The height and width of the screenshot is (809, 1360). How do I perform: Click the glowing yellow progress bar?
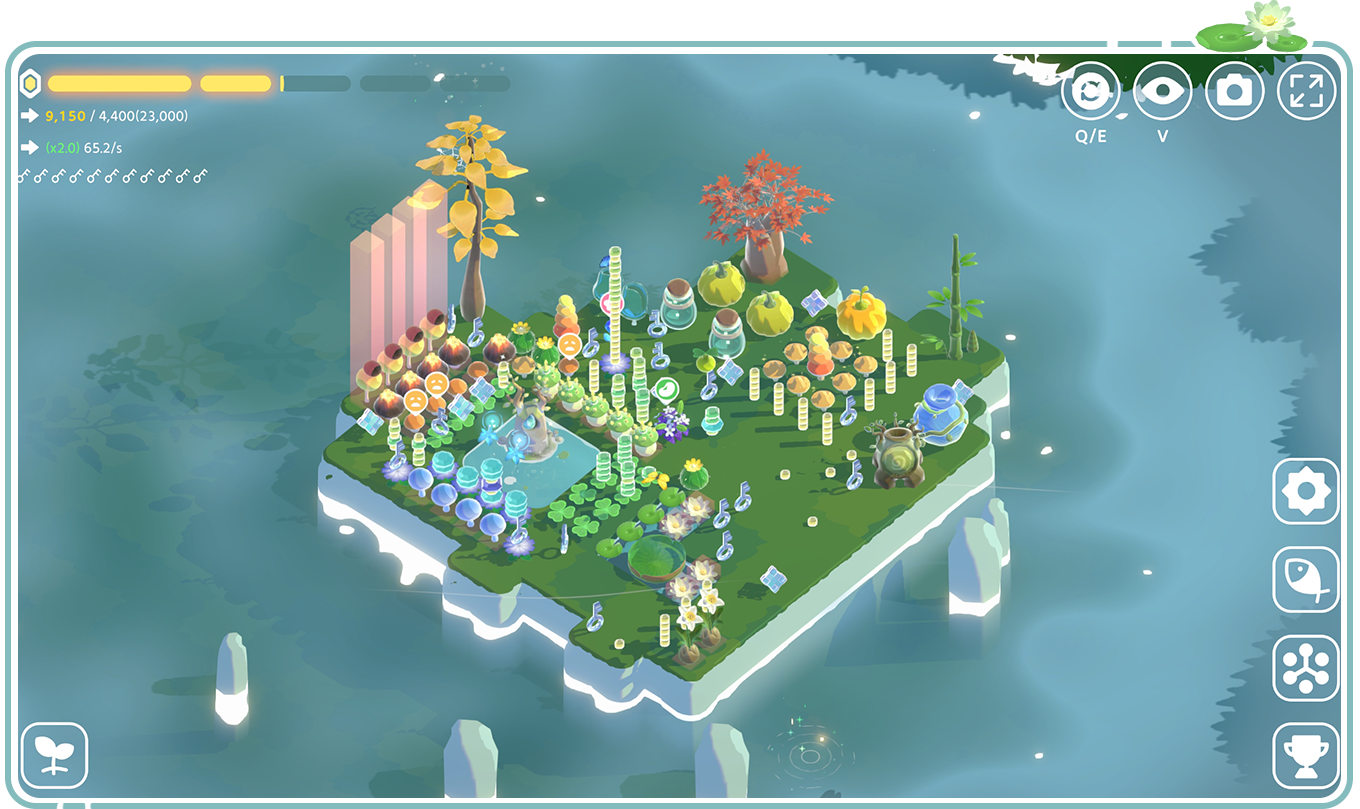pyautogui.click(x=117, y=80)
